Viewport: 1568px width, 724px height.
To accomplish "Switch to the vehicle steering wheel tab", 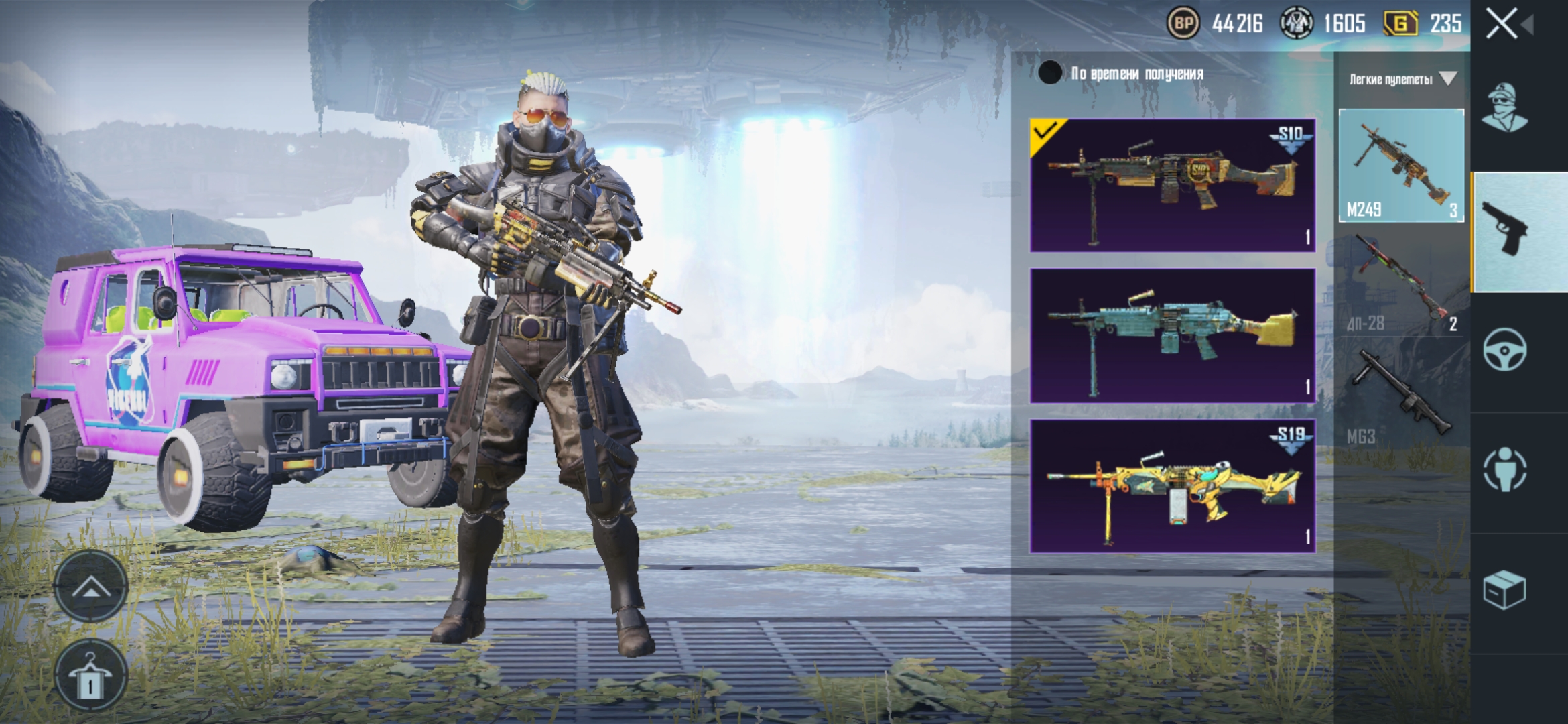I will coord(1504,349).
